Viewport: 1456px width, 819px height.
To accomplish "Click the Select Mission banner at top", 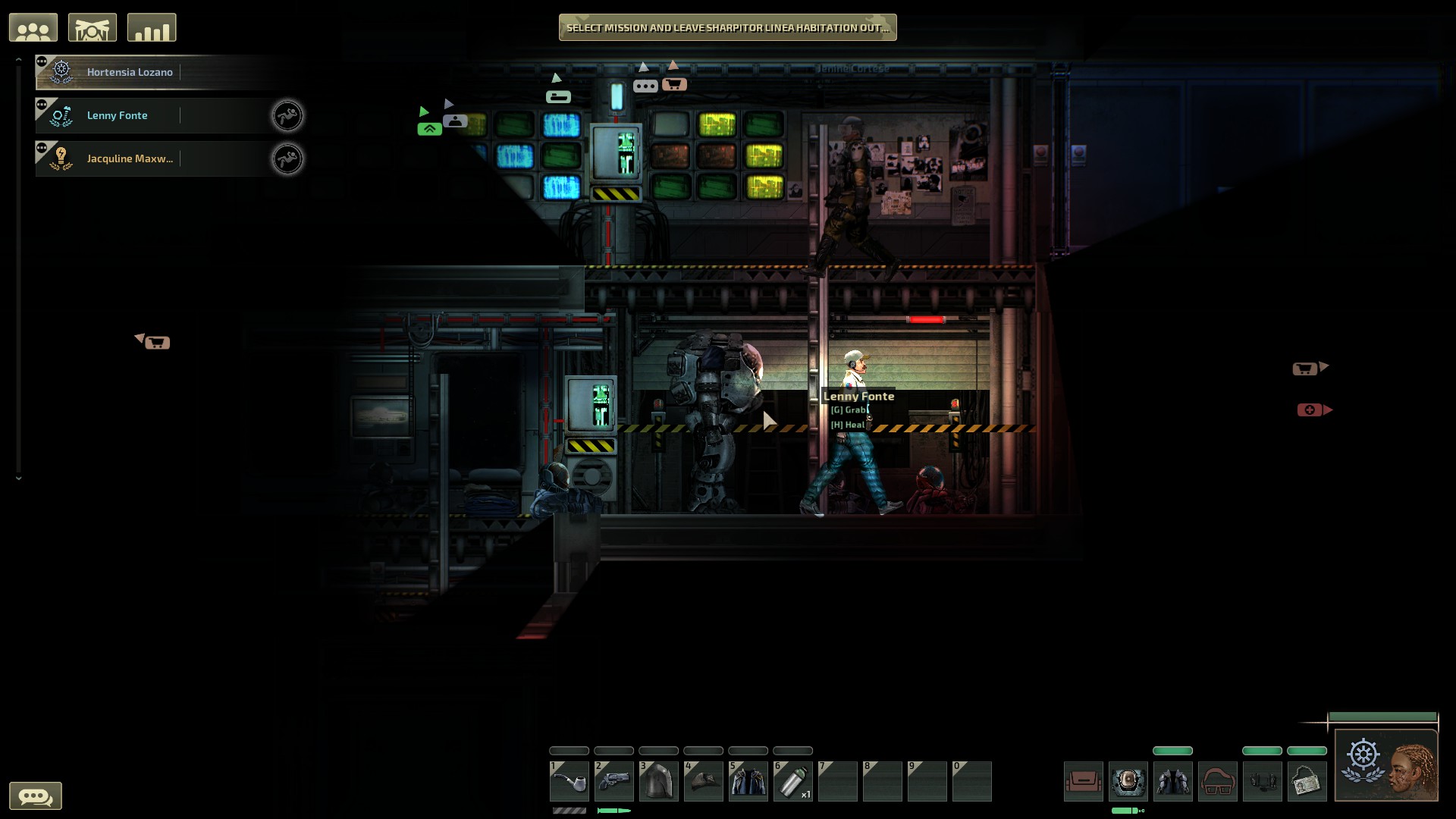I will (x=726, y=27).
